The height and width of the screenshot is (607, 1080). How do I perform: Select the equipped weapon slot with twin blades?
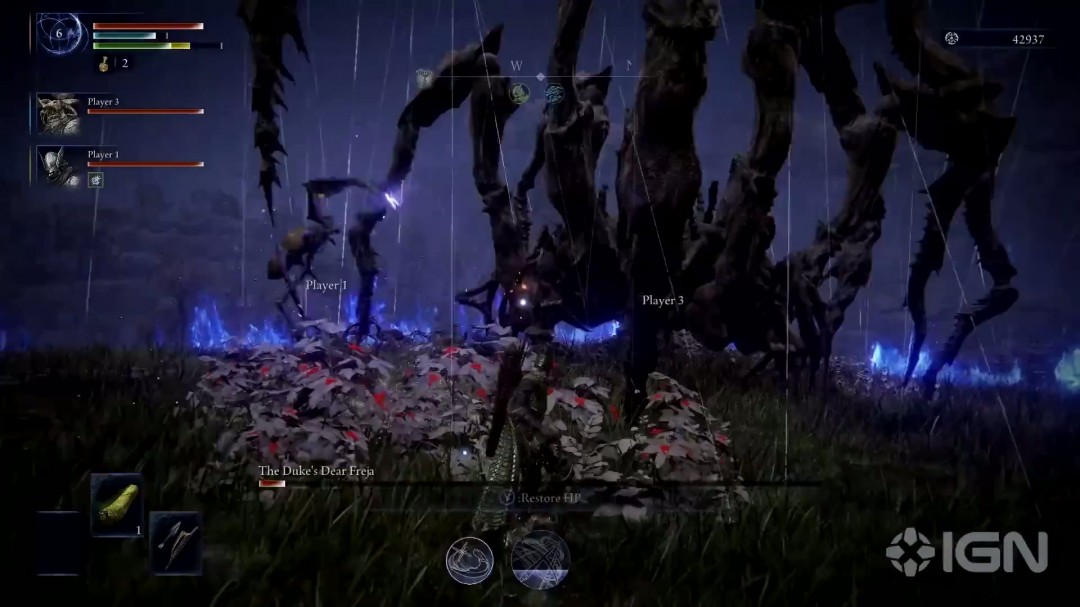tap(175, 542)
